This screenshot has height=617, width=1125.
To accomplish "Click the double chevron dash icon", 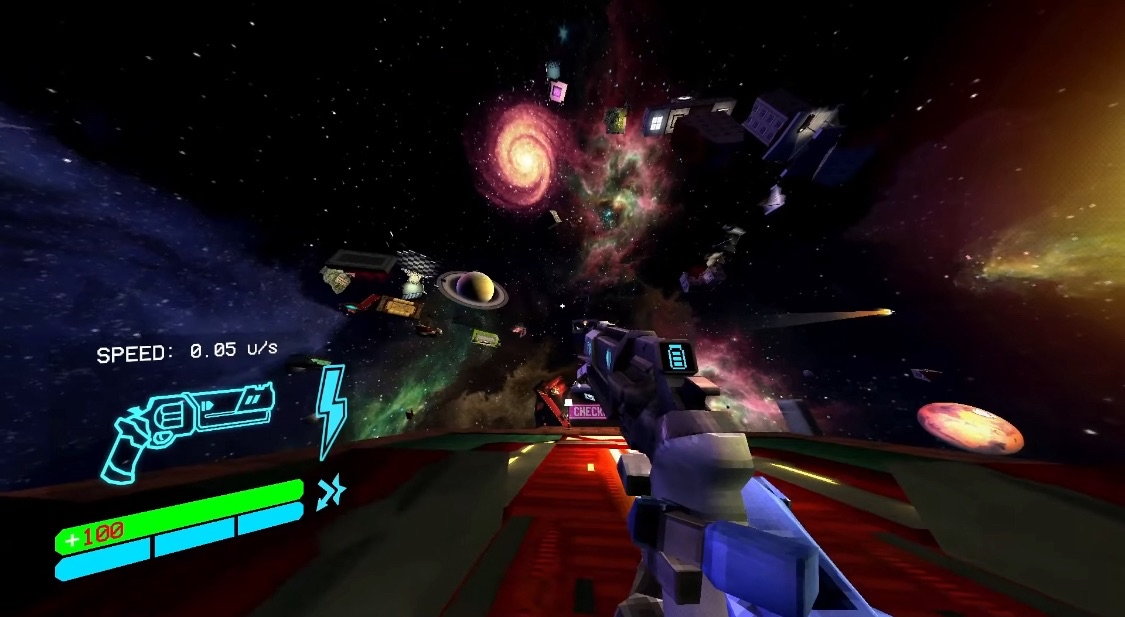I will [x=329, y=491].
